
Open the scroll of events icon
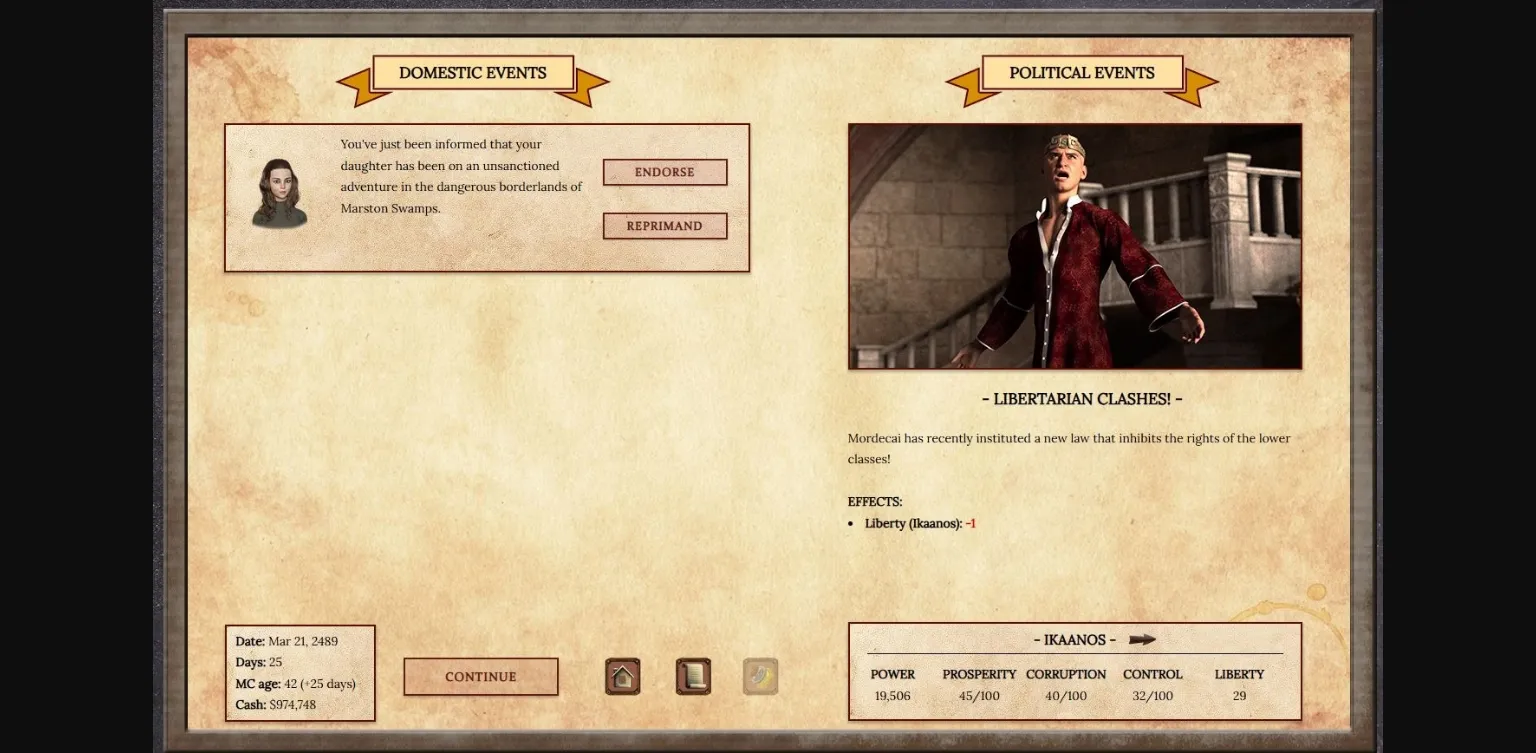(692, 676)
